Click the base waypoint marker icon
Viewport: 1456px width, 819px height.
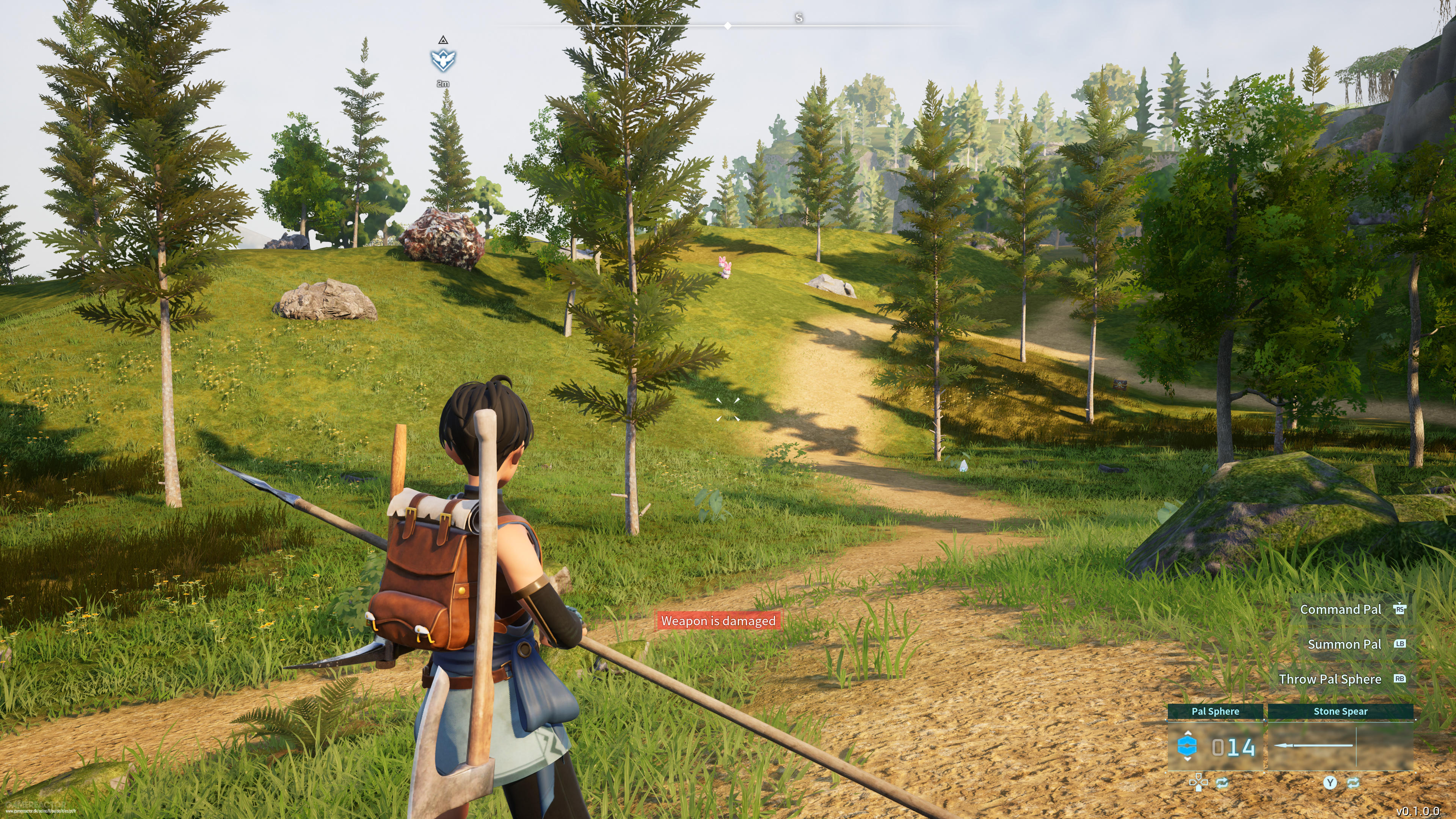coord(443,60)
